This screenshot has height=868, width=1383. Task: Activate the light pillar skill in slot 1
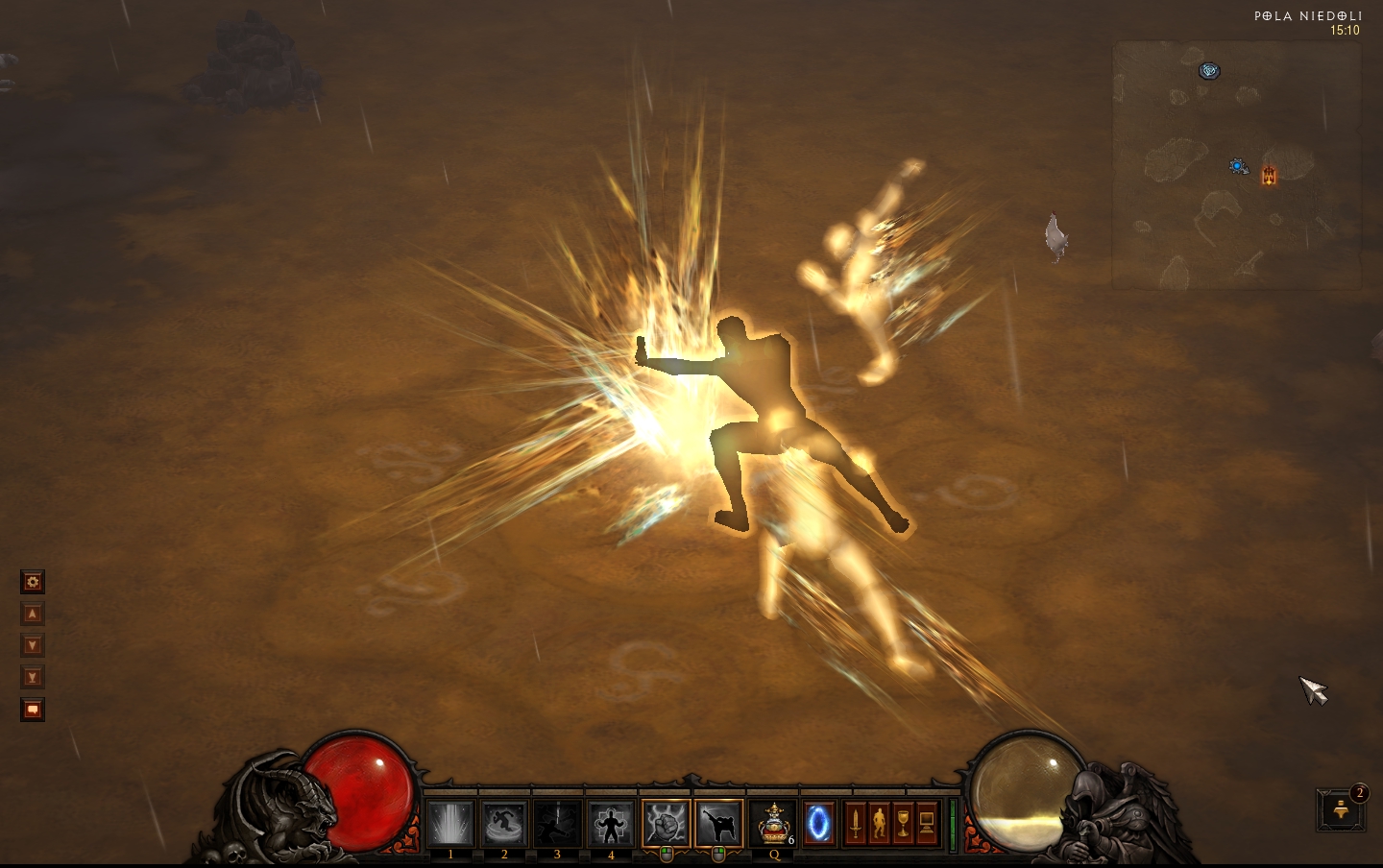pyautogui.click(x=450, y=825)
